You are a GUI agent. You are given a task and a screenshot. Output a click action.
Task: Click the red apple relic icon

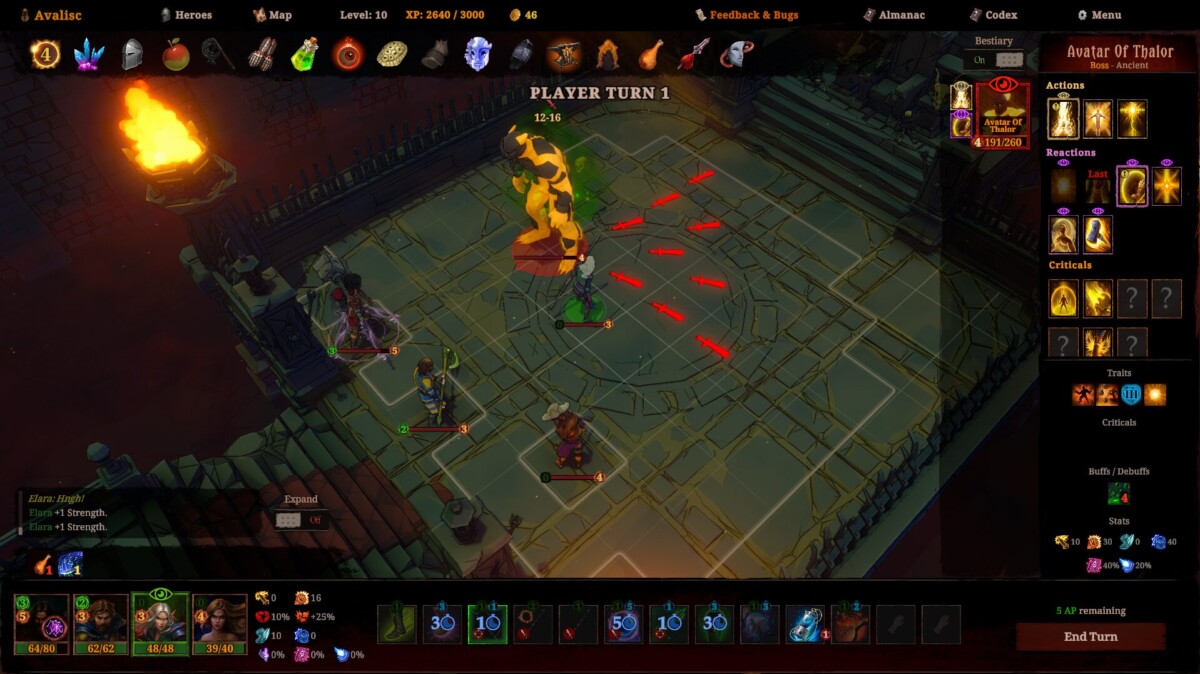(176, 54)
